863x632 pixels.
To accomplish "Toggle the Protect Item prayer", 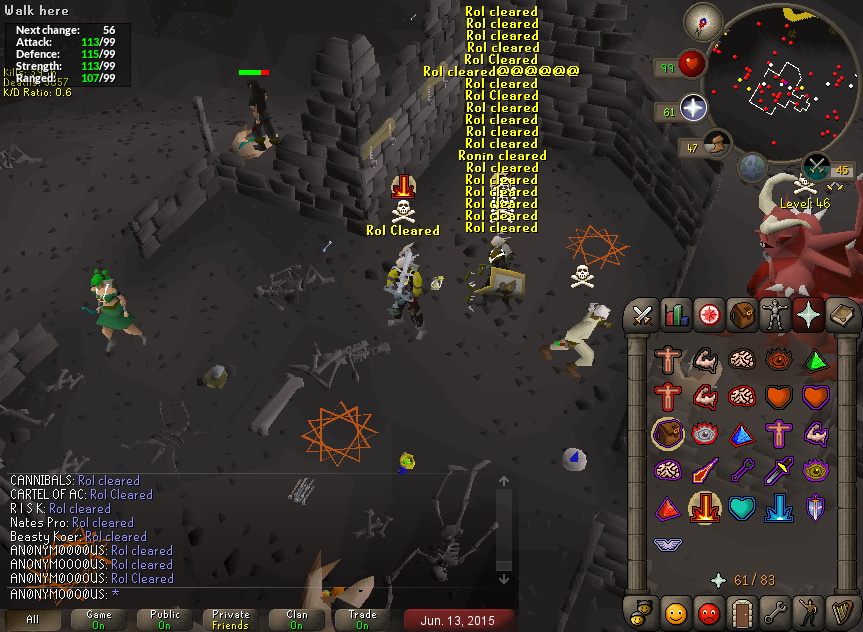I will tap(667, 433).
